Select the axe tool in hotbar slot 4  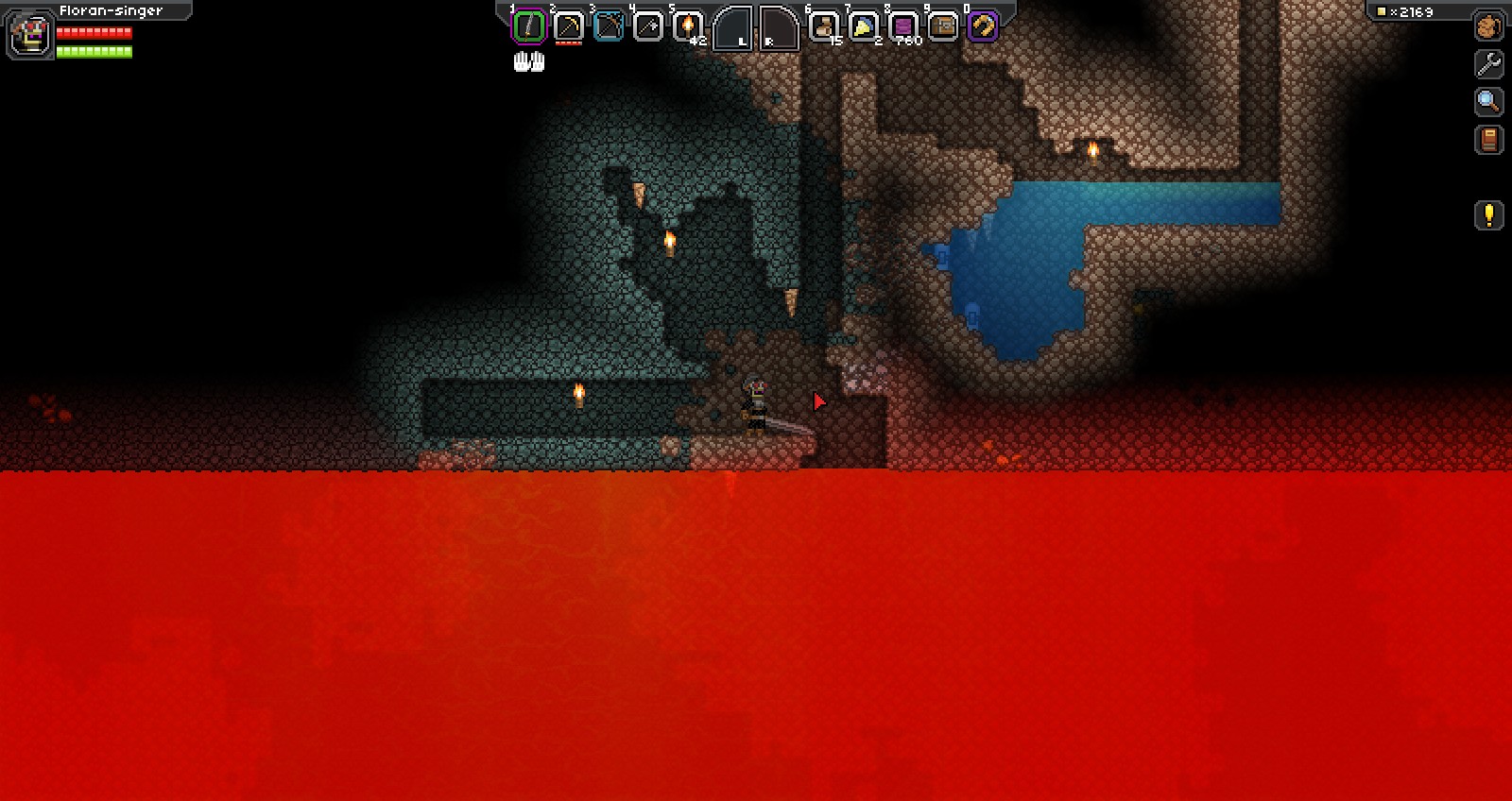pyautogui.click(x=646, y=25)
